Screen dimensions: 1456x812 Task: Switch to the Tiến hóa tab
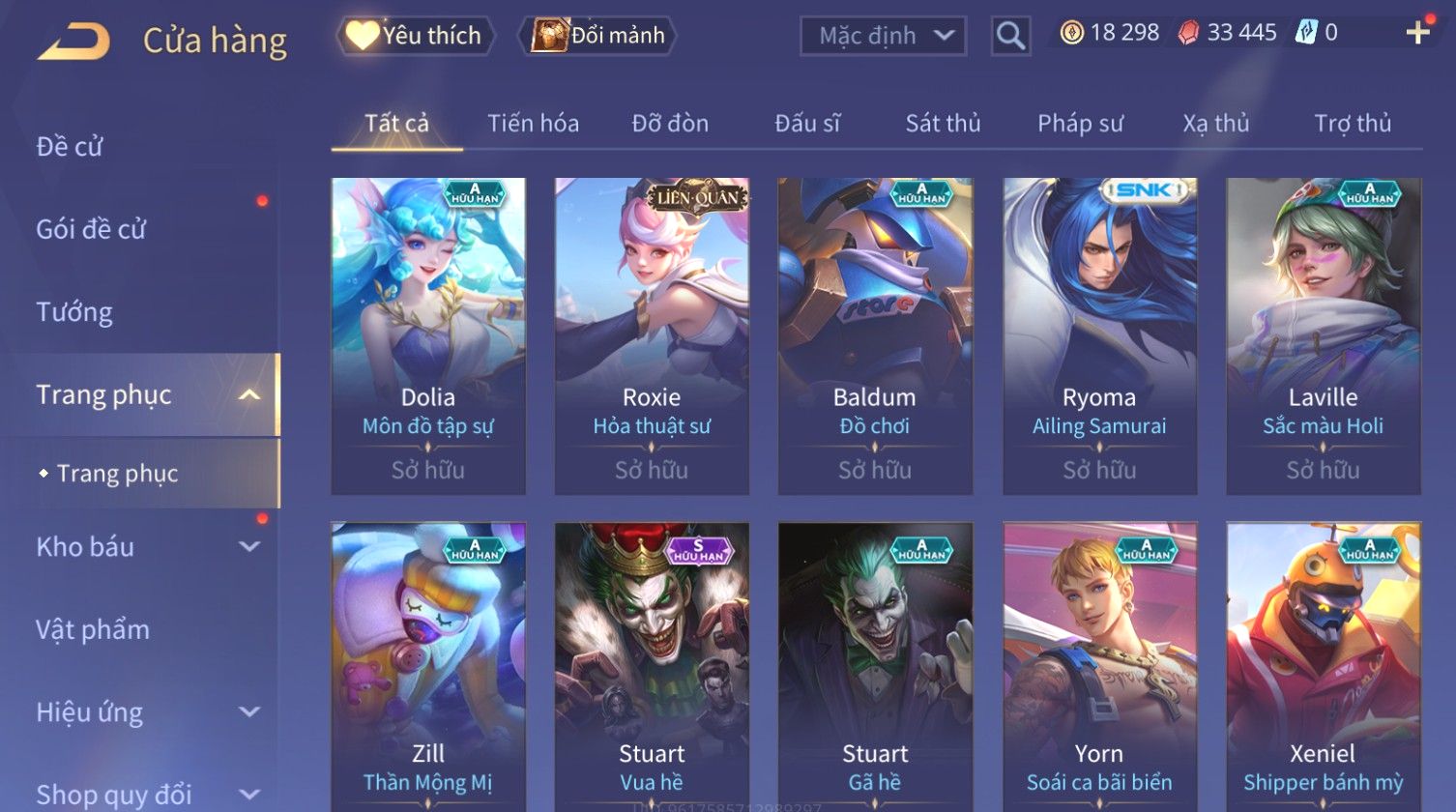pos(533,124)
